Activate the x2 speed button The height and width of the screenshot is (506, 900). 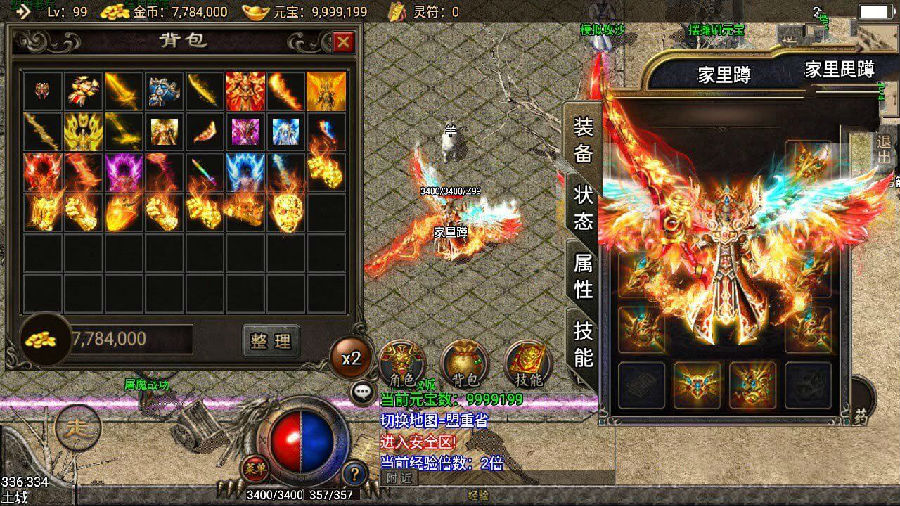tap(351, 357)
